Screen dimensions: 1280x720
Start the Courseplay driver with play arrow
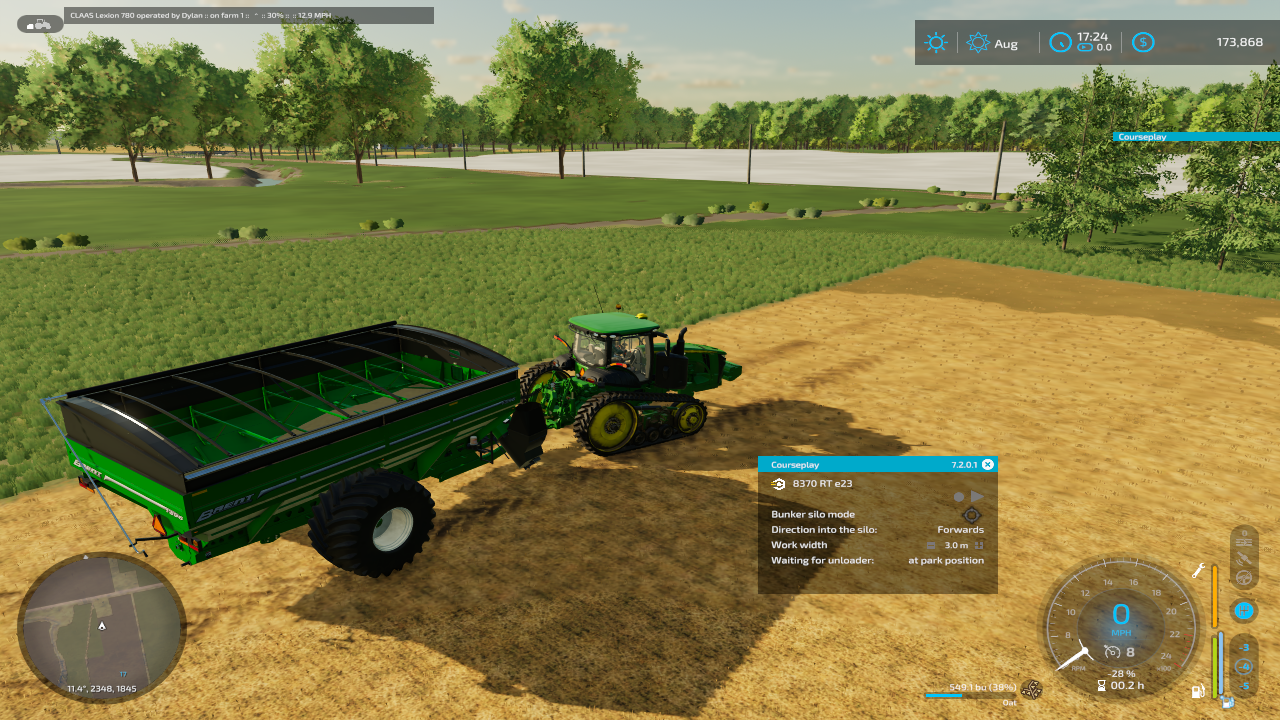pyautogui.click(x=977, y=496)
